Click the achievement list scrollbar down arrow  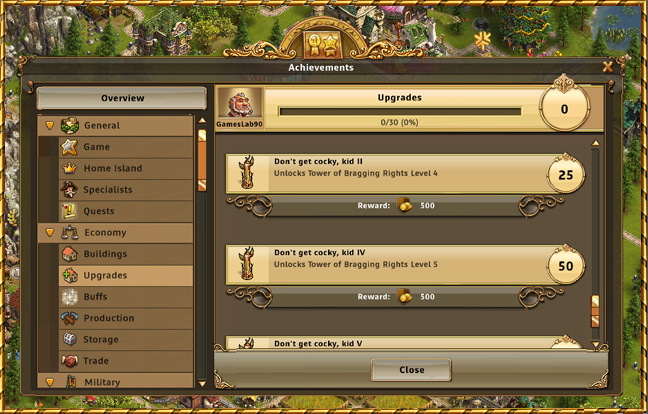(595, 343)
